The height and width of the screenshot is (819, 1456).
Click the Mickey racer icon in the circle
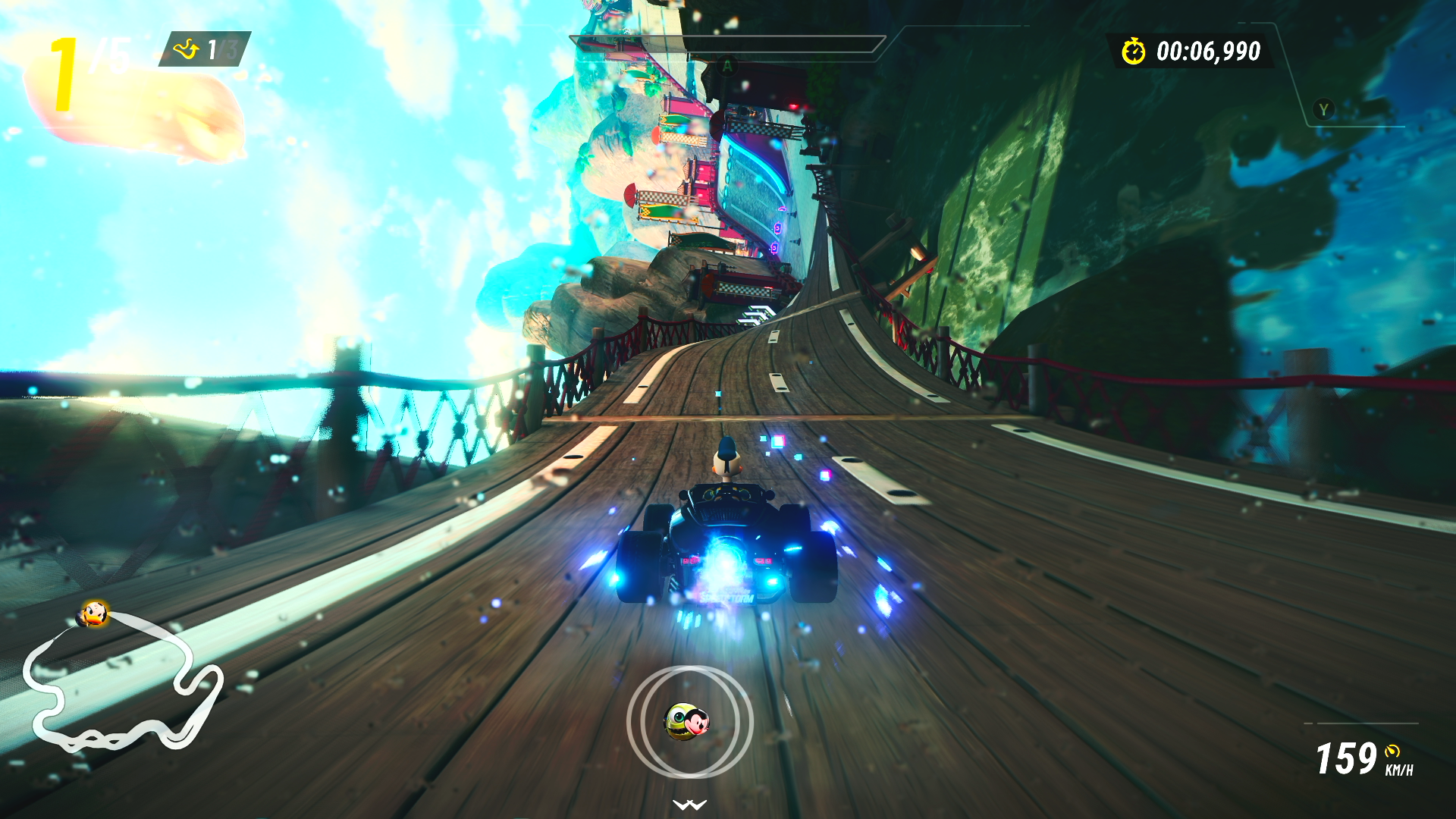[x=687, y=721]
